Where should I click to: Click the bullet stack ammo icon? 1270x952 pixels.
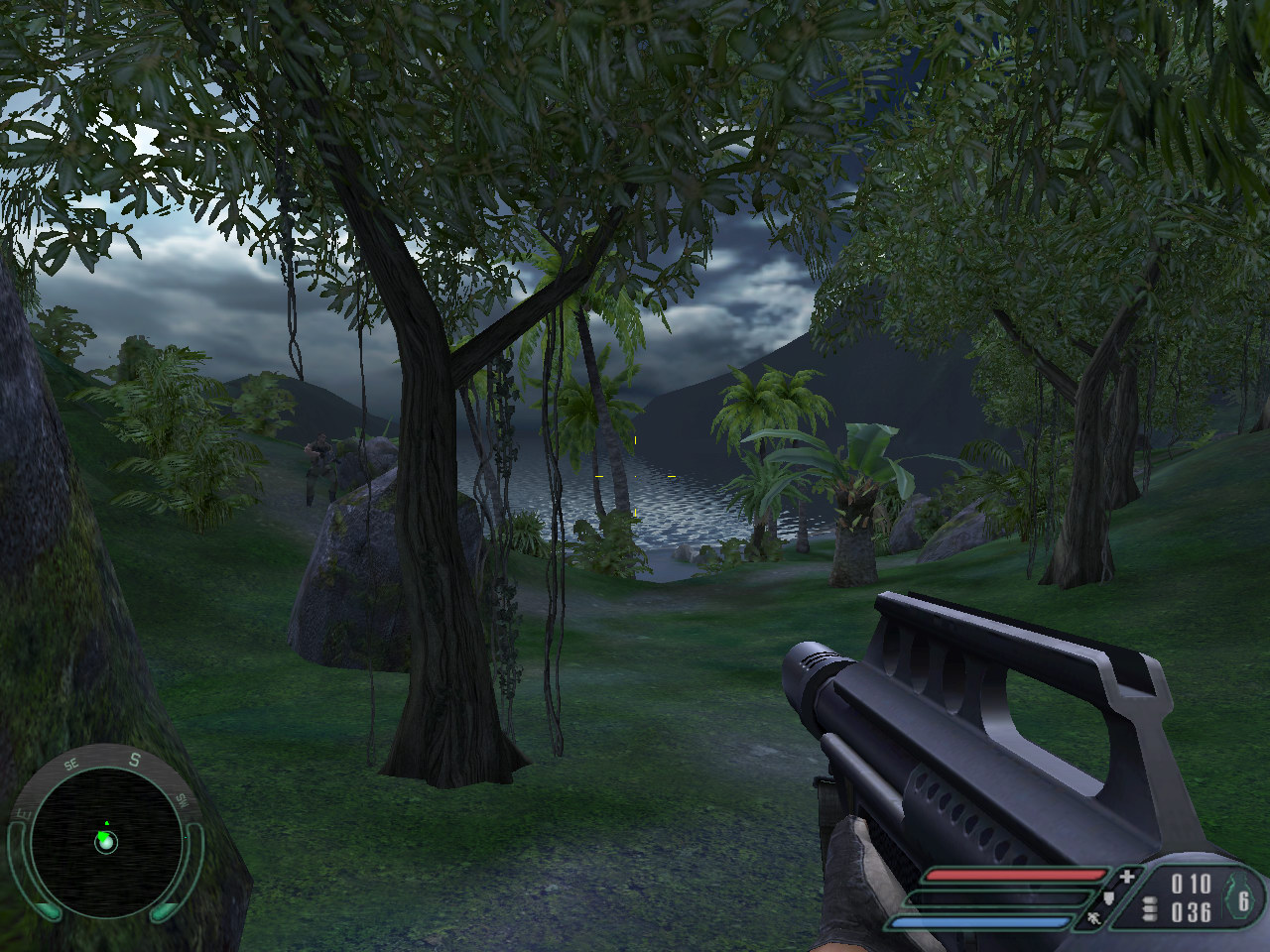(1150, 910)
